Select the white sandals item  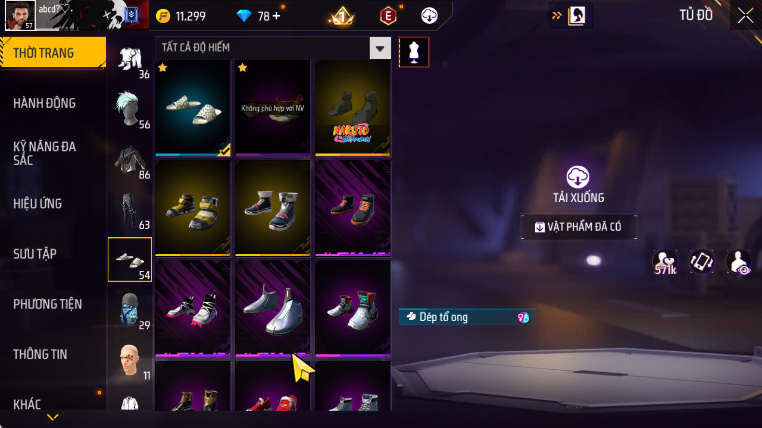193,106
